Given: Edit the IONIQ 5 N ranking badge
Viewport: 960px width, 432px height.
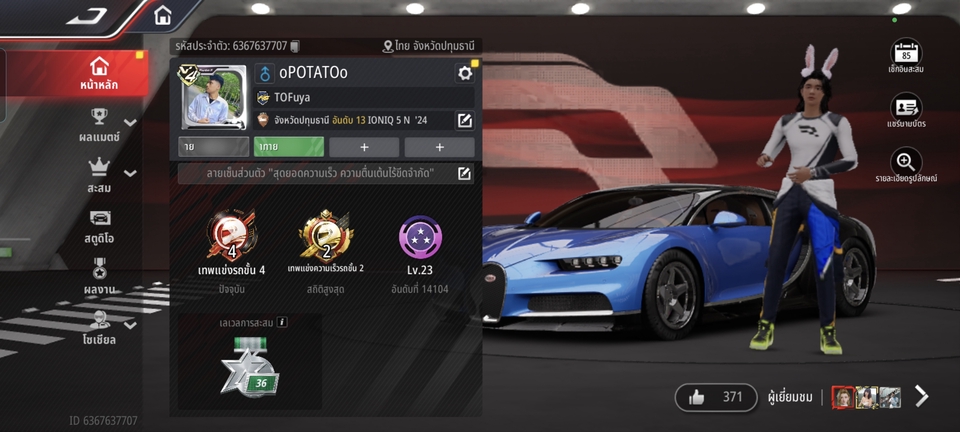Looking at the screenshot, I should tap(464, 121).
